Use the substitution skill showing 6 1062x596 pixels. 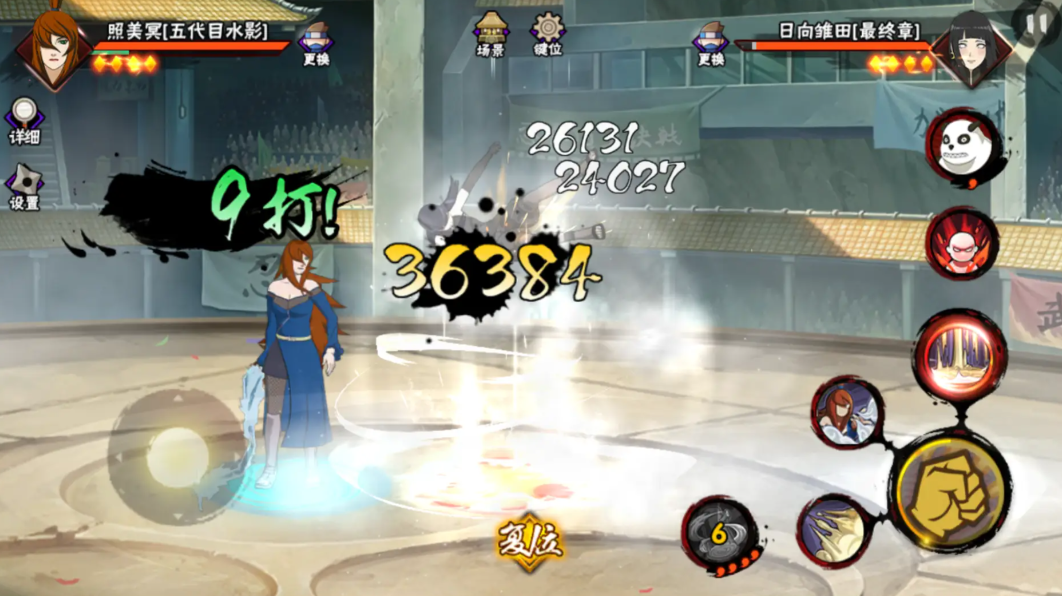[x=719, y=534]
